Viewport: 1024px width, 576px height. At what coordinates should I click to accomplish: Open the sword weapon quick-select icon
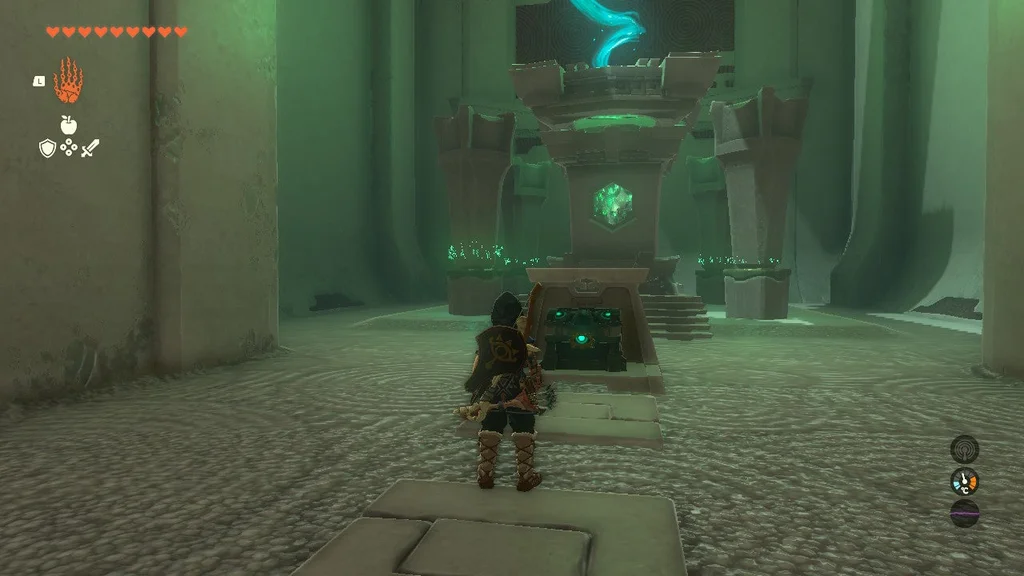pos(91,148)
